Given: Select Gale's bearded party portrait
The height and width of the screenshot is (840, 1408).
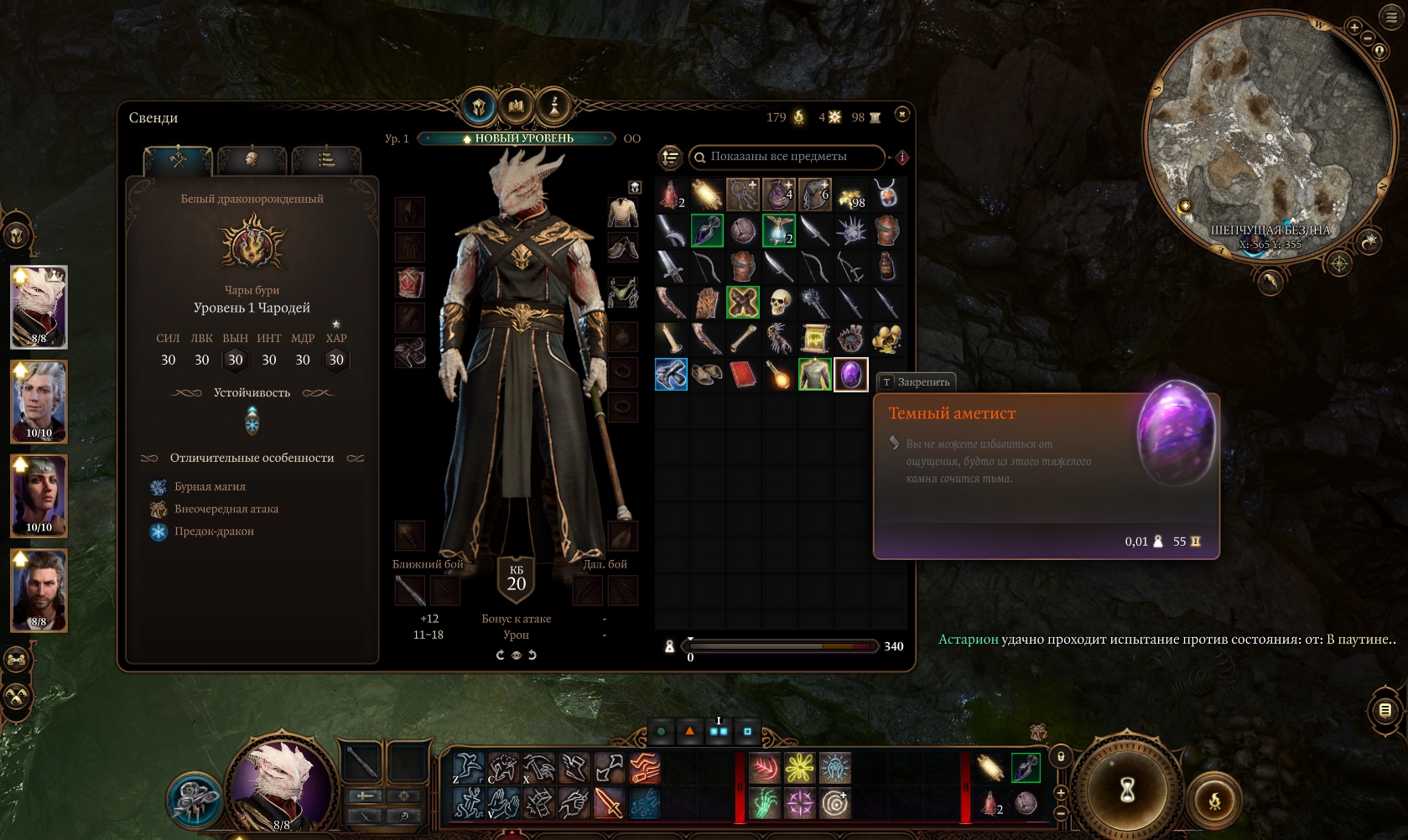Looking at the screenshot, I should click(x=39, y=590).
